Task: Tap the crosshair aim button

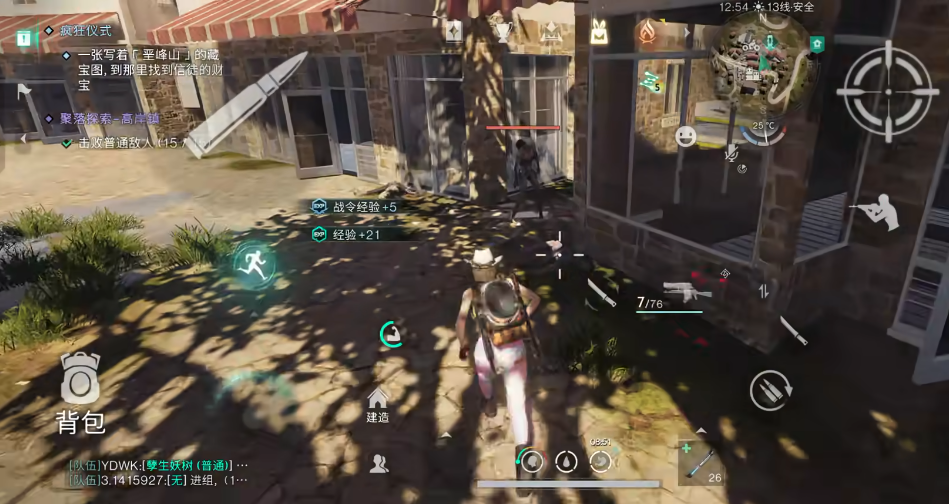Action: (883, 89)
